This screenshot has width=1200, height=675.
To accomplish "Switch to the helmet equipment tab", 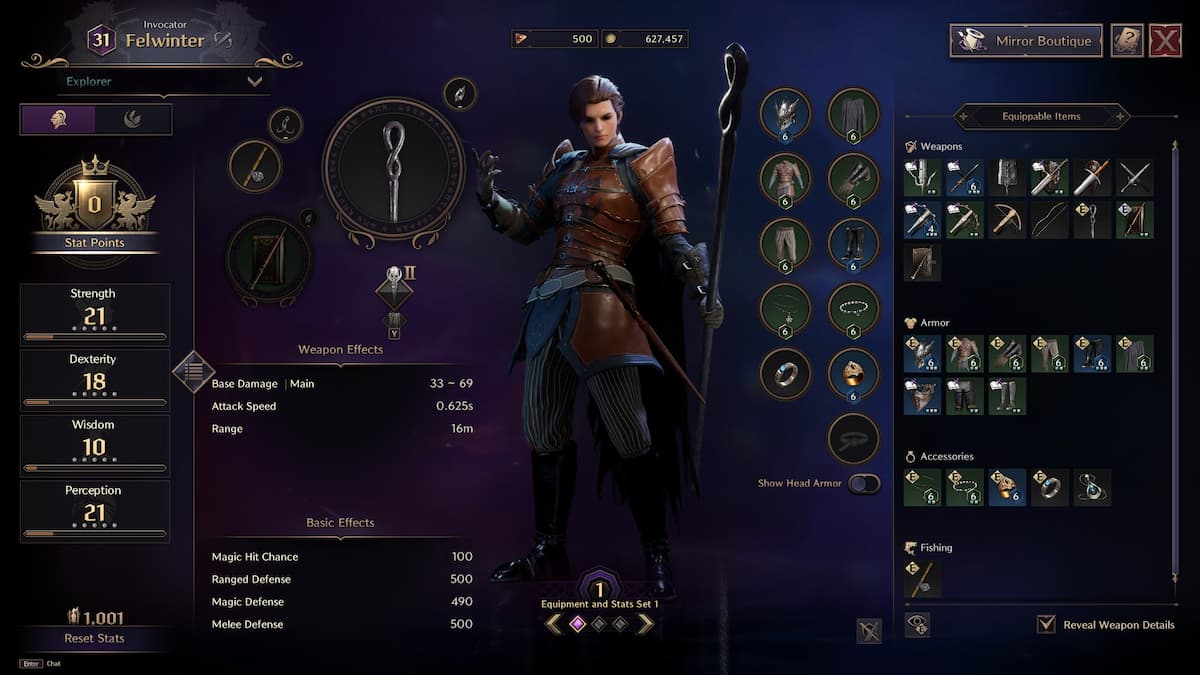I will [58, 119].
